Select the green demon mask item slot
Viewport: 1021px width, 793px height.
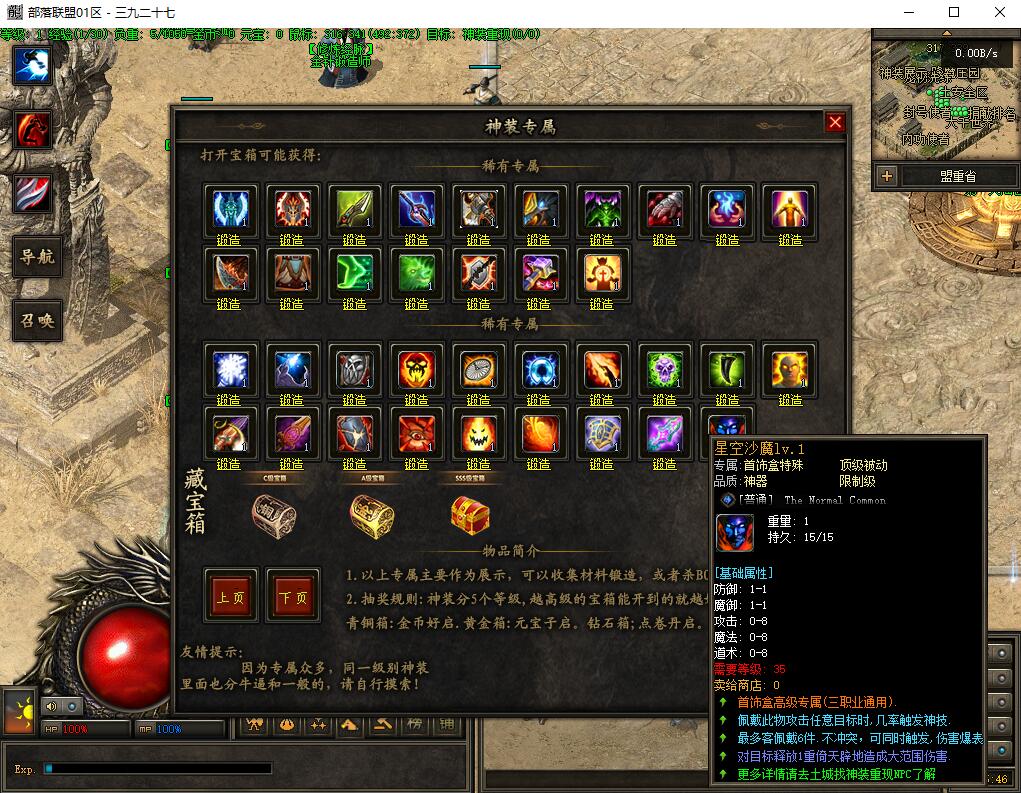[602, 210]
